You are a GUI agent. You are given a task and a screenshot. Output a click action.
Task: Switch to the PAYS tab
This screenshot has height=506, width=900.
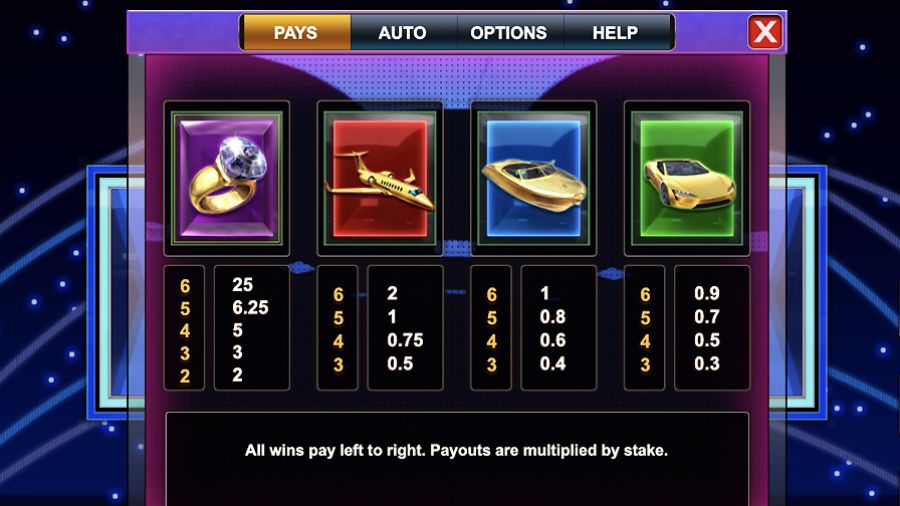[x=295, y=33]
